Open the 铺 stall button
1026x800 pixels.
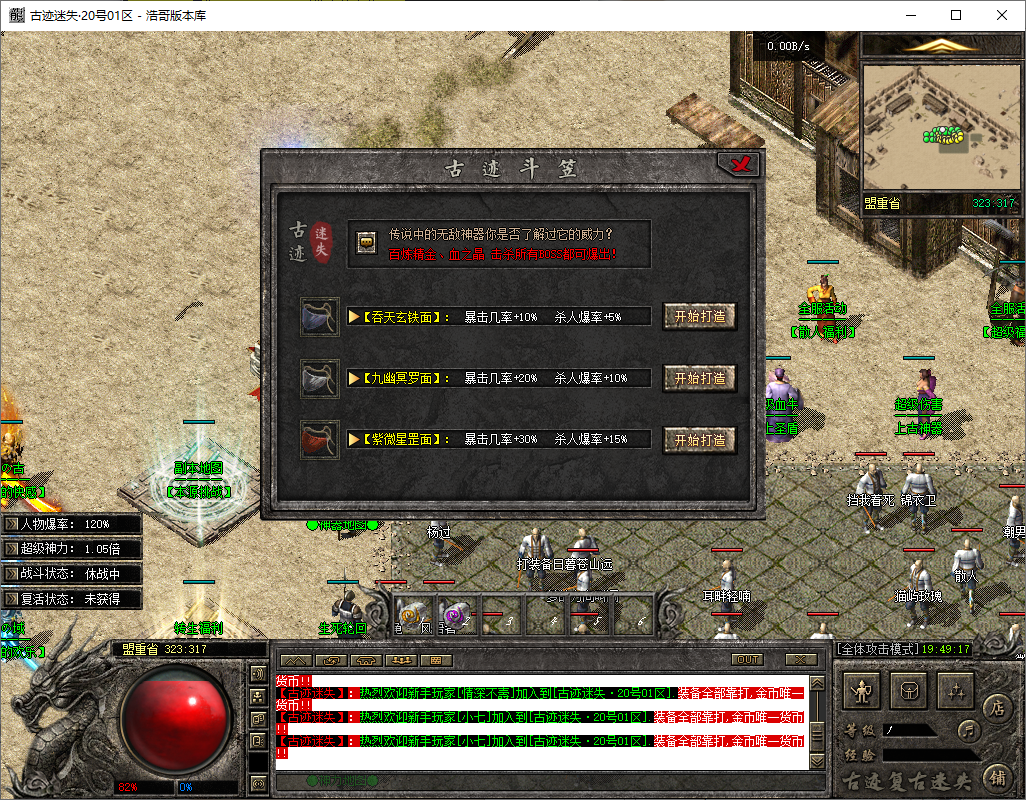[996, 776]
